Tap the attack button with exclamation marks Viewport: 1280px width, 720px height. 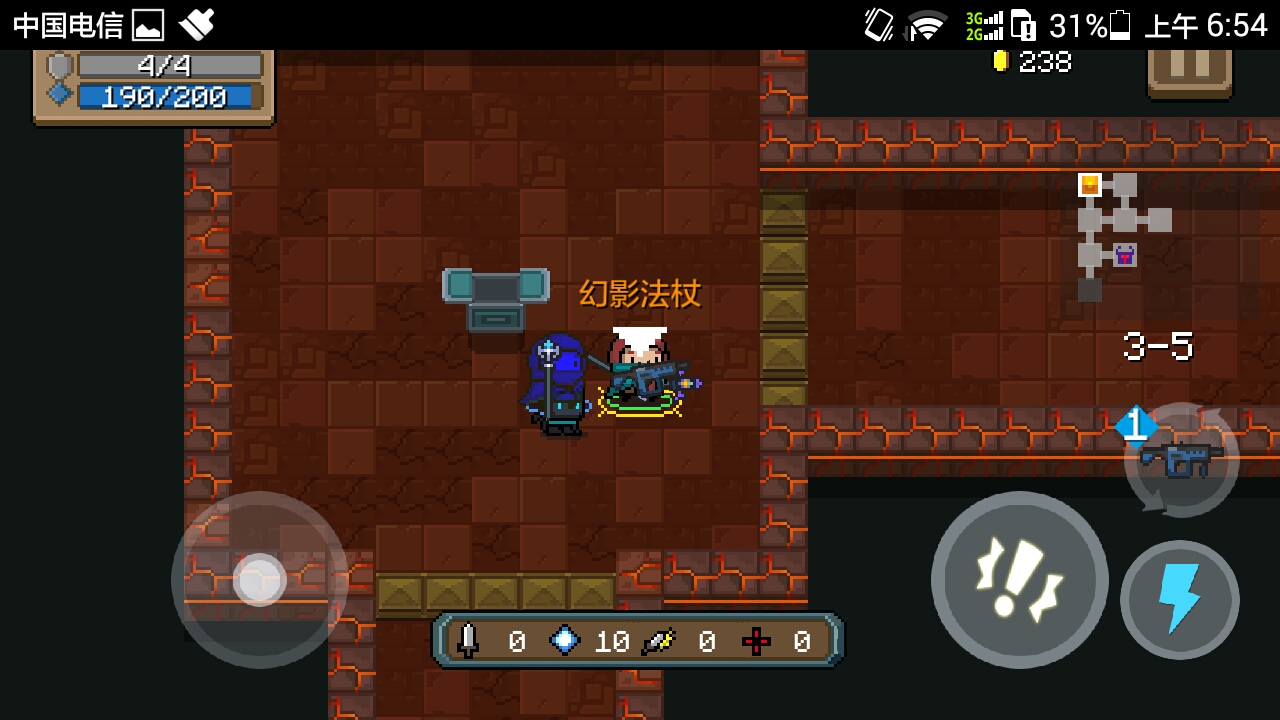1019,579
